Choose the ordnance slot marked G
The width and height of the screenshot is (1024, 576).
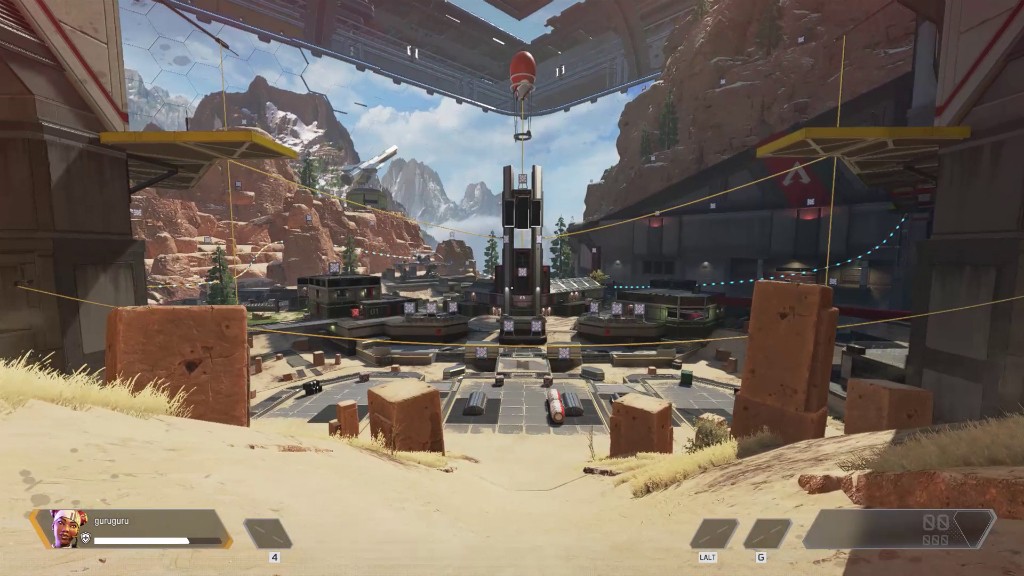[x=766, y=533]
